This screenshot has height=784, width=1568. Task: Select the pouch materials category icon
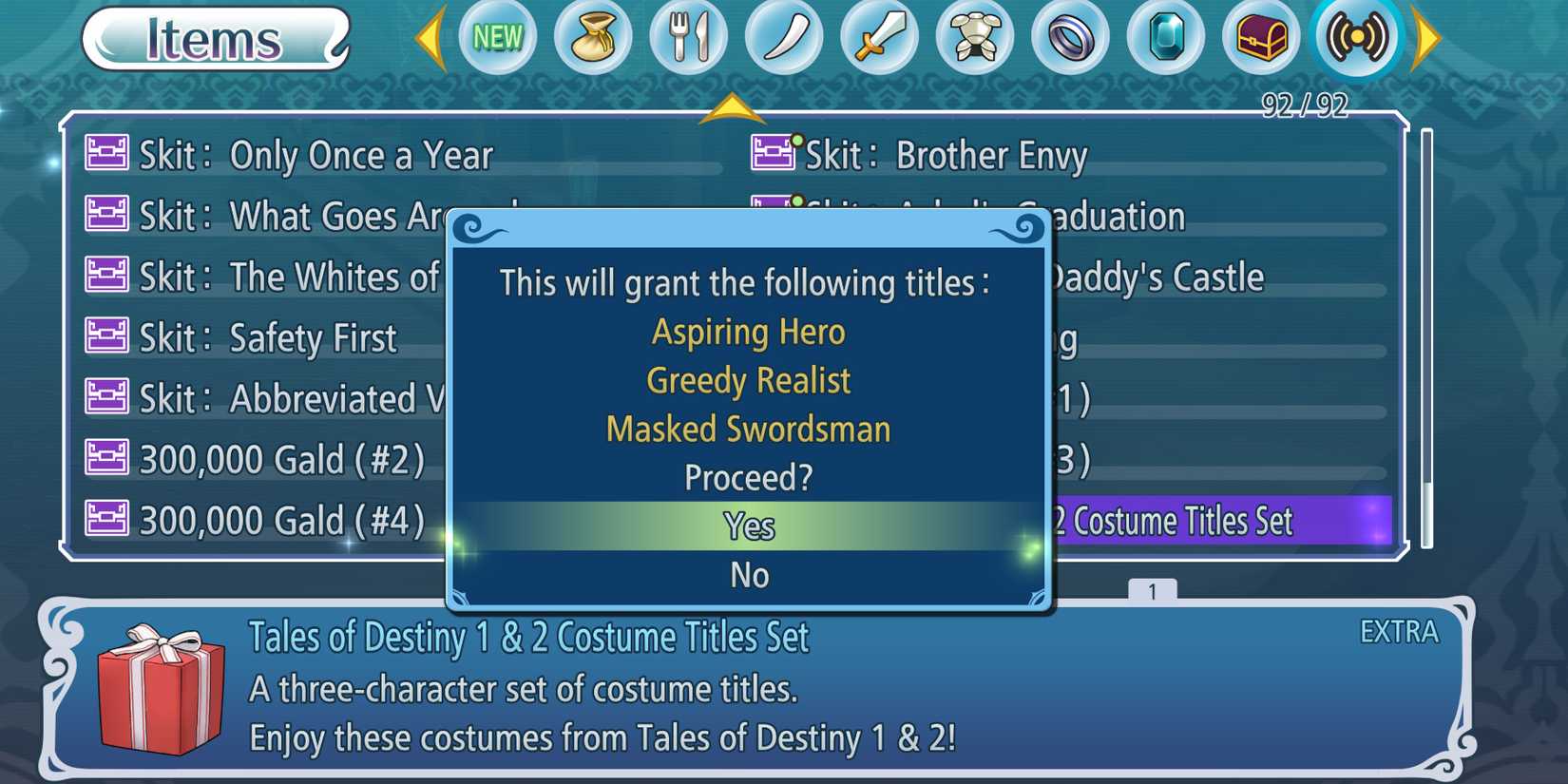(x=594, y=38)
